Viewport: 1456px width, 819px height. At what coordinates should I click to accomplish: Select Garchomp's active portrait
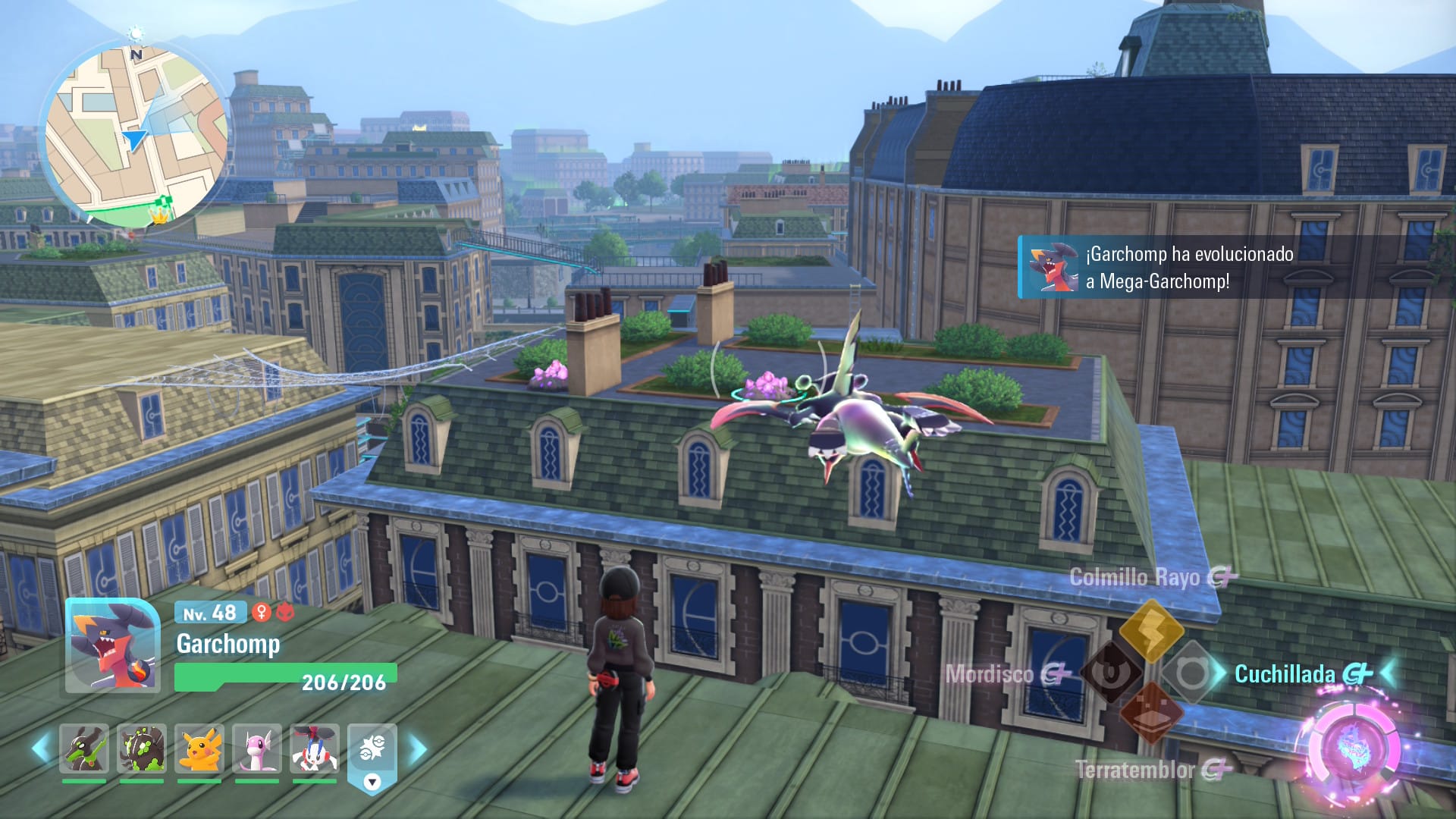(112, 645)
